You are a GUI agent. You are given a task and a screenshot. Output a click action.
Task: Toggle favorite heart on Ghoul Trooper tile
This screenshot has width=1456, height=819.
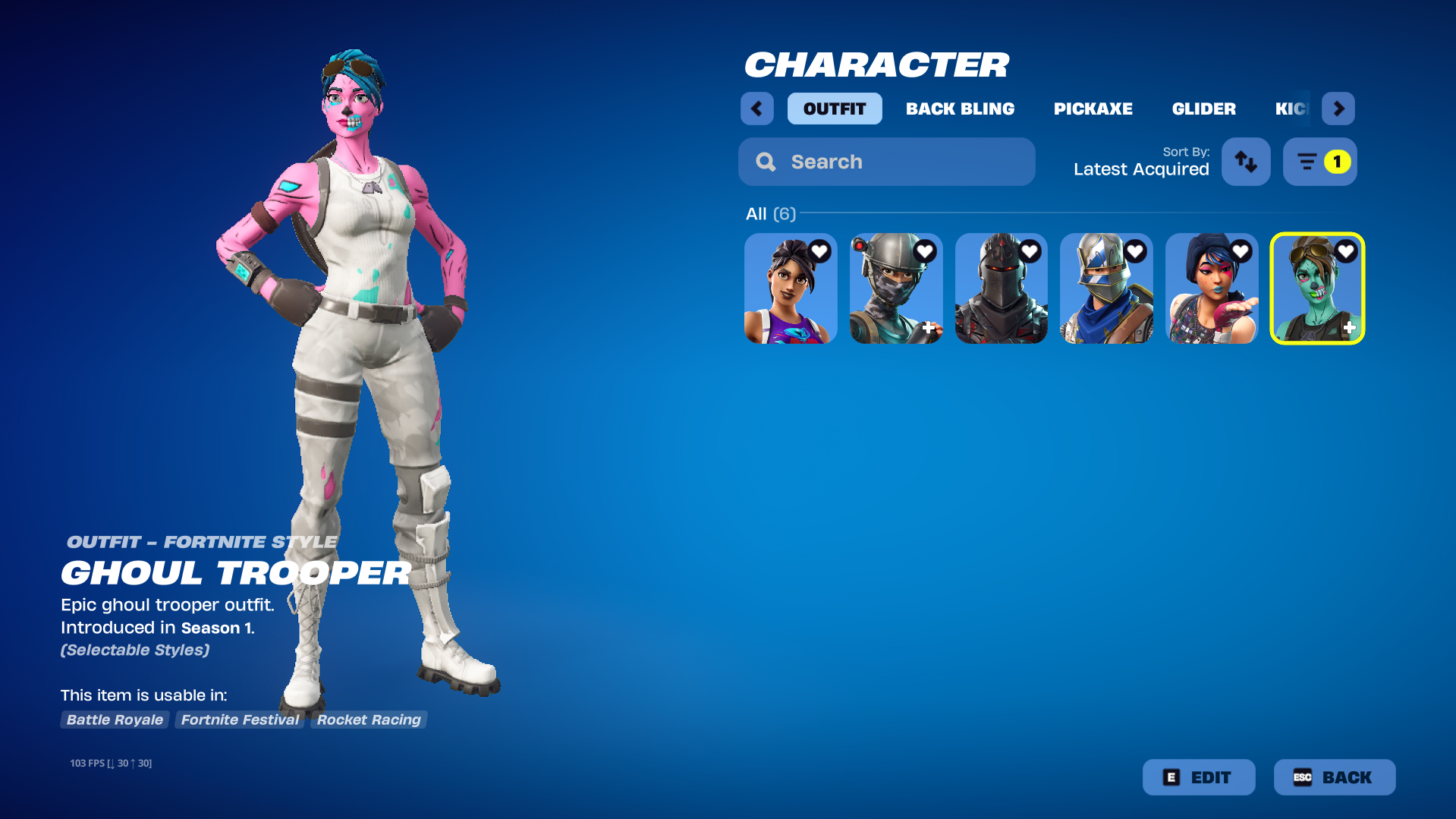point(1345,251)
